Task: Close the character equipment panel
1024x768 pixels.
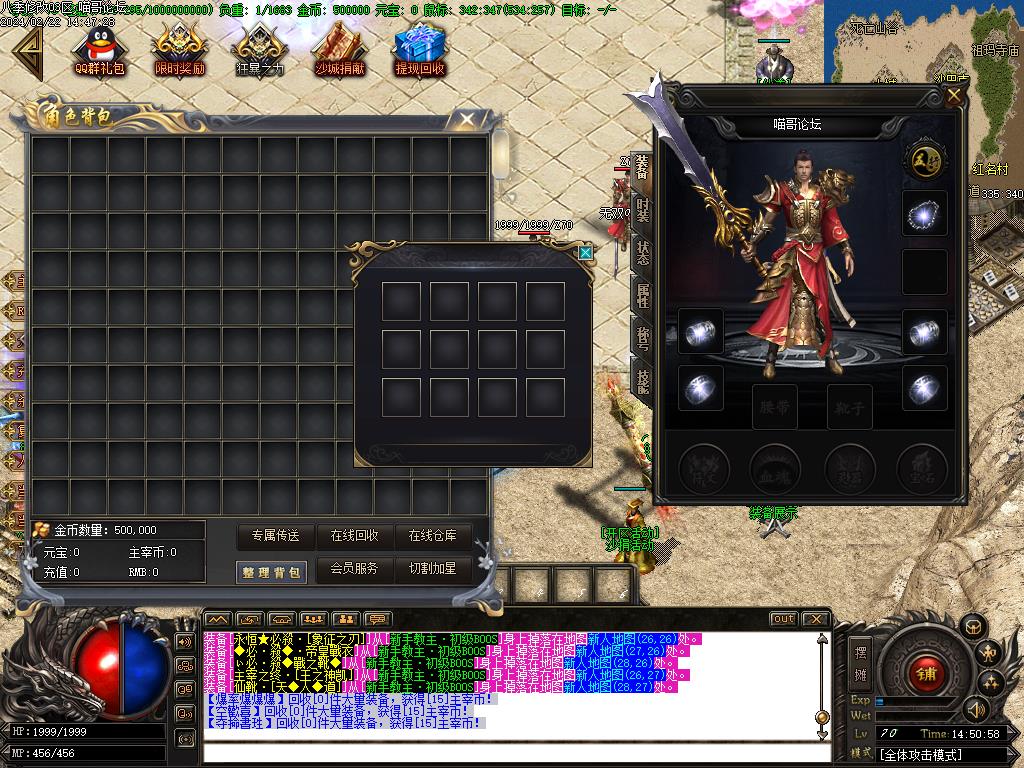Action: click(954, 96)
